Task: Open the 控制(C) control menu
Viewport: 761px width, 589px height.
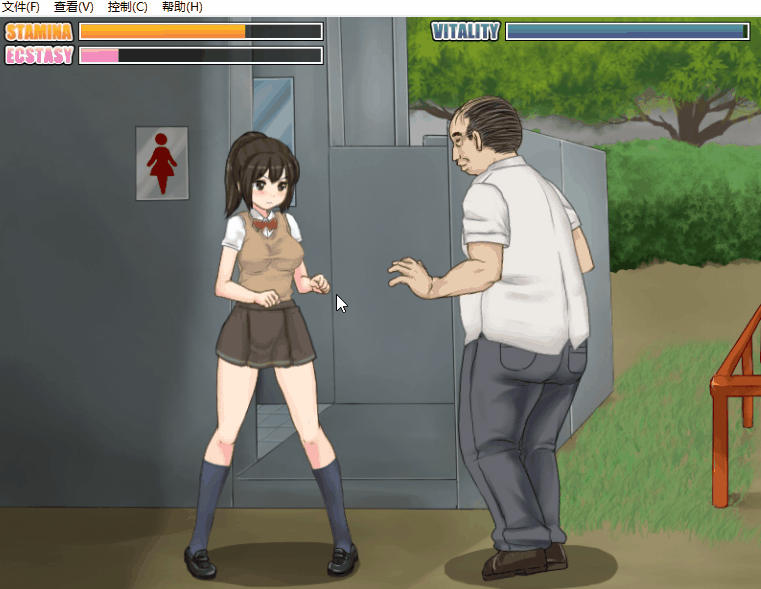Action: [x=127, y=7]
